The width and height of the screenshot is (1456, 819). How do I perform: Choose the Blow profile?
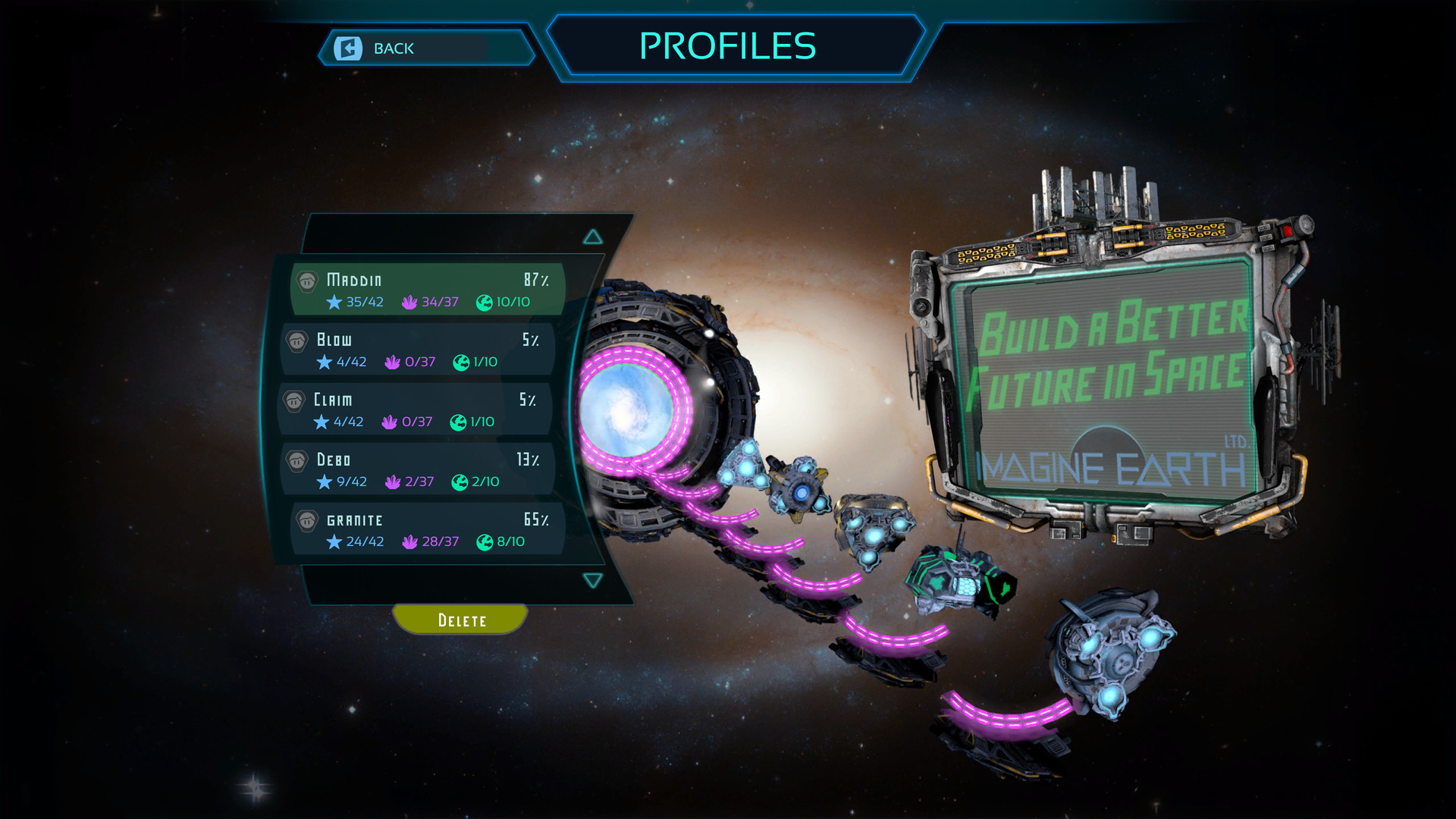pyautogui.click(x=418, y=350)
